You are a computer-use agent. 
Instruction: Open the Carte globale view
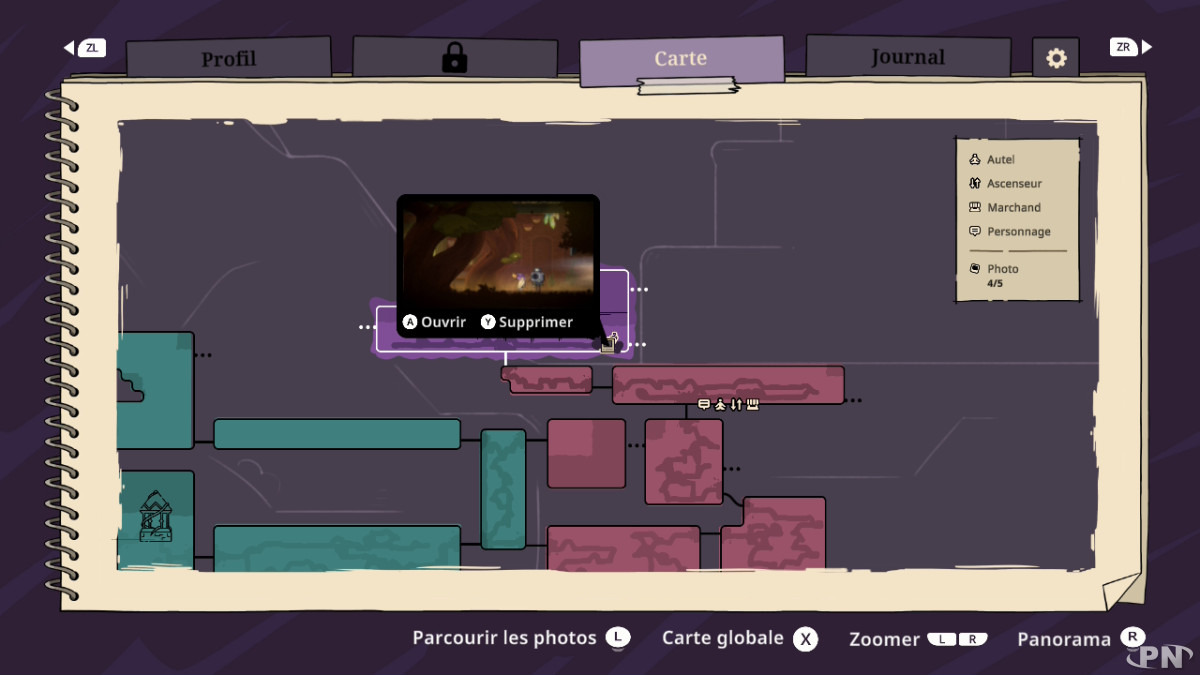[739, 638]
